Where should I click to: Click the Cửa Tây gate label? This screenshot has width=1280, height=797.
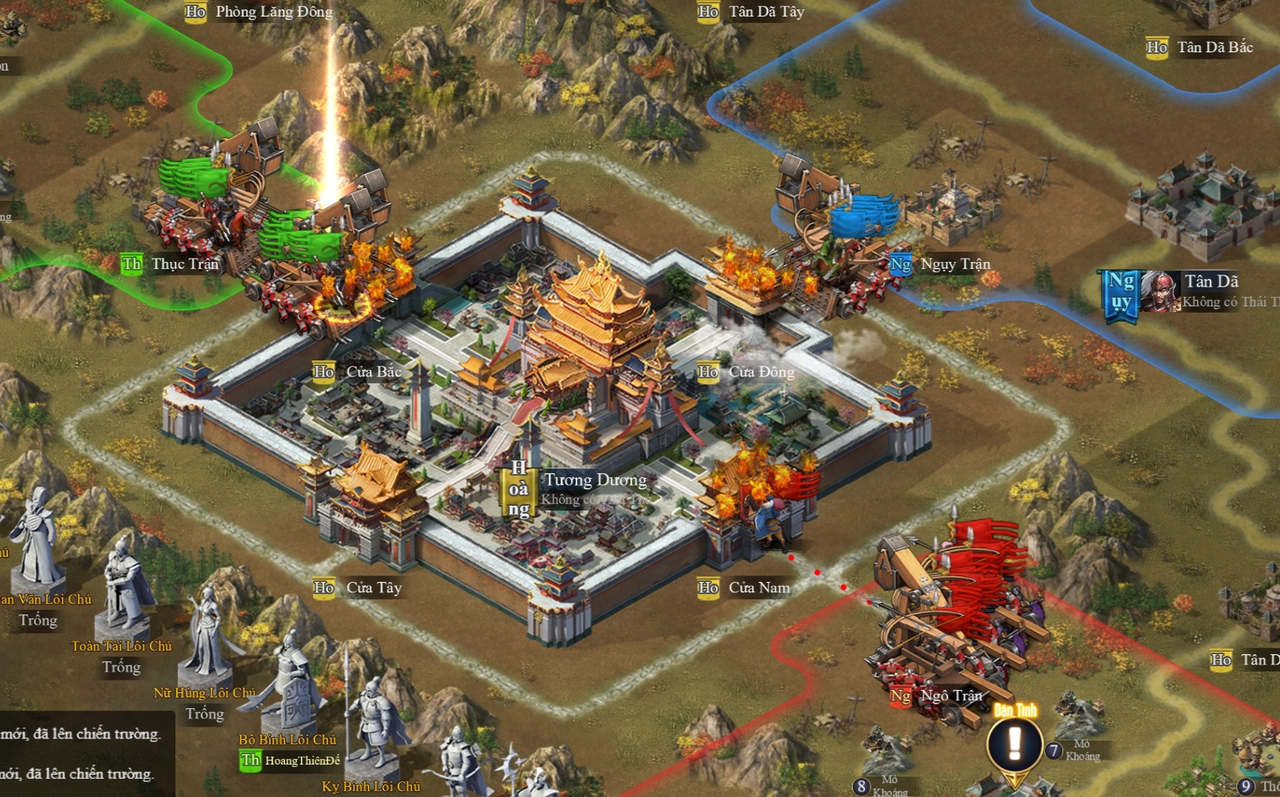[x=373, y=588]
